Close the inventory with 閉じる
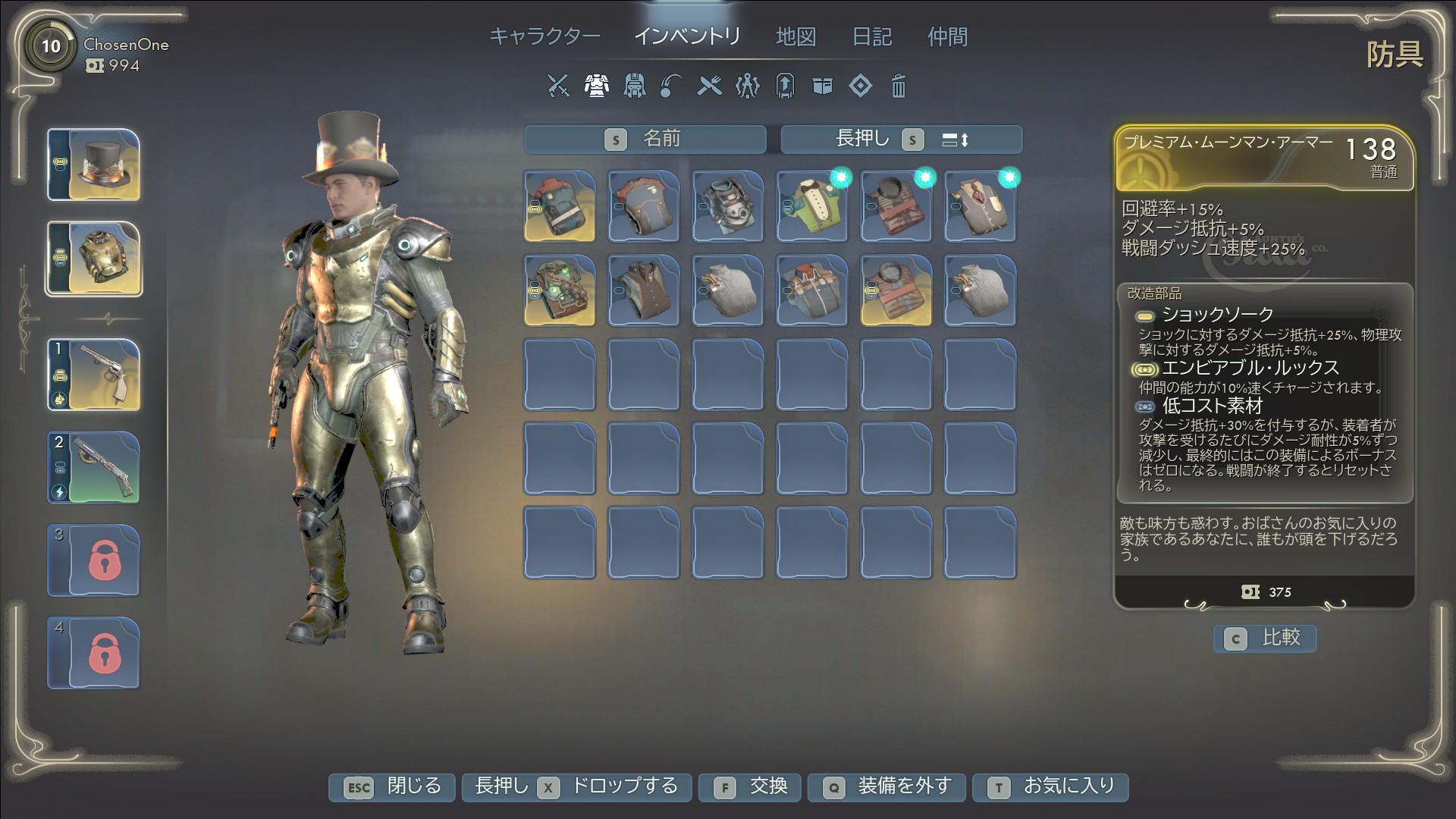 click(x=391, y=787)
